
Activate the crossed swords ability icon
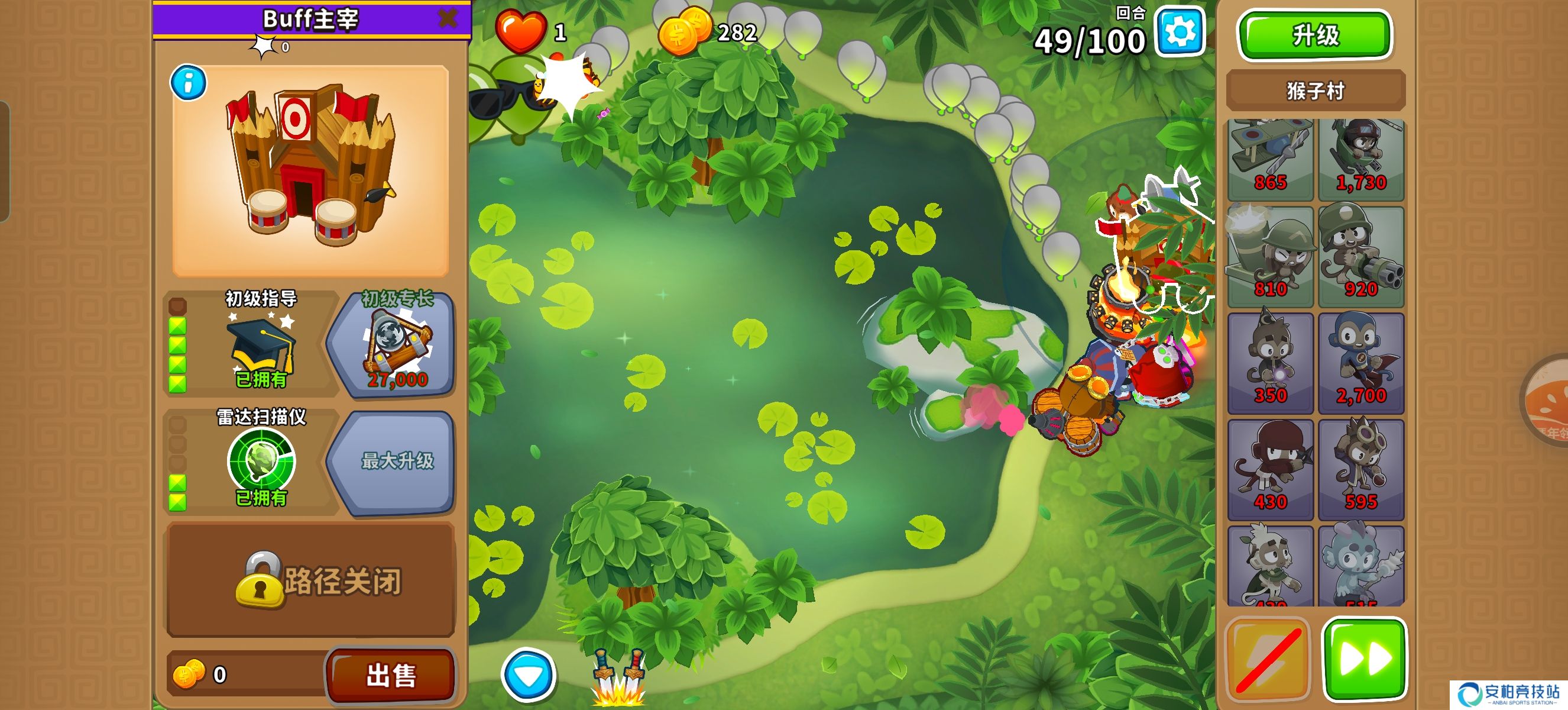618,677
